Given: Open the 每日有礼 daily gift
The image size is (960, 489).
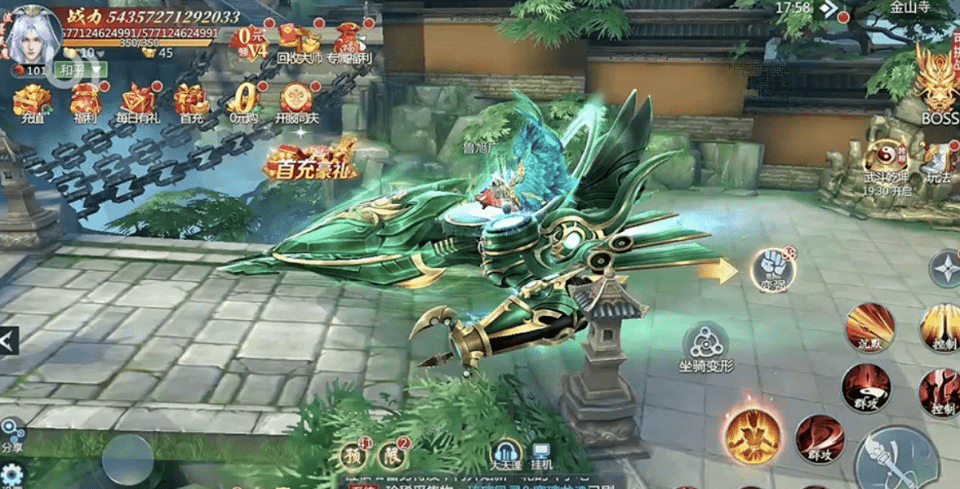Looking at the screenshot, I should click(138, 101).
